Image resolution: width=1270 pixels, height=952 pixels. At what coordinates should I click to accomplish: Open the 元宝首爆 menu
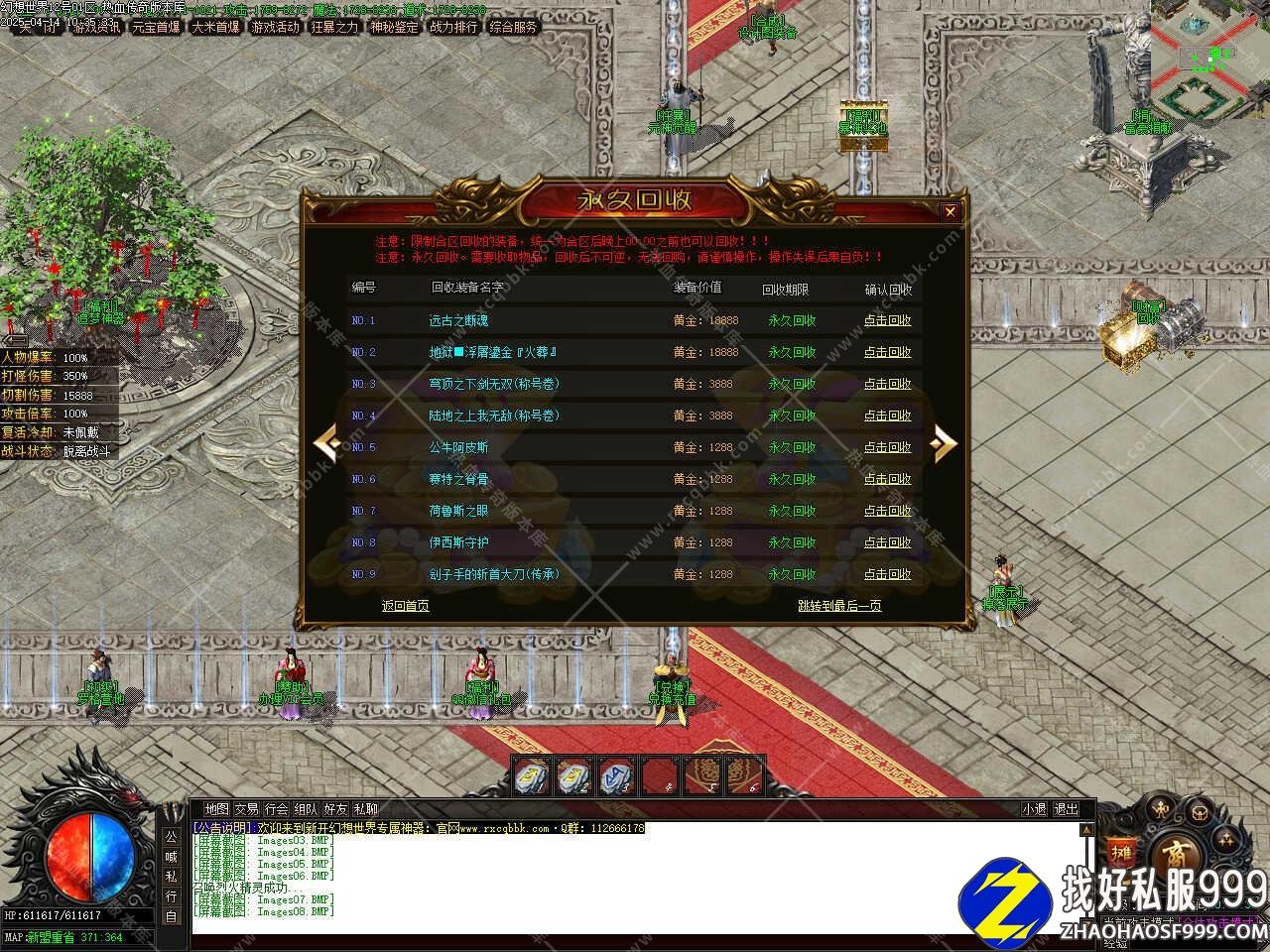(x=156, y=27)
